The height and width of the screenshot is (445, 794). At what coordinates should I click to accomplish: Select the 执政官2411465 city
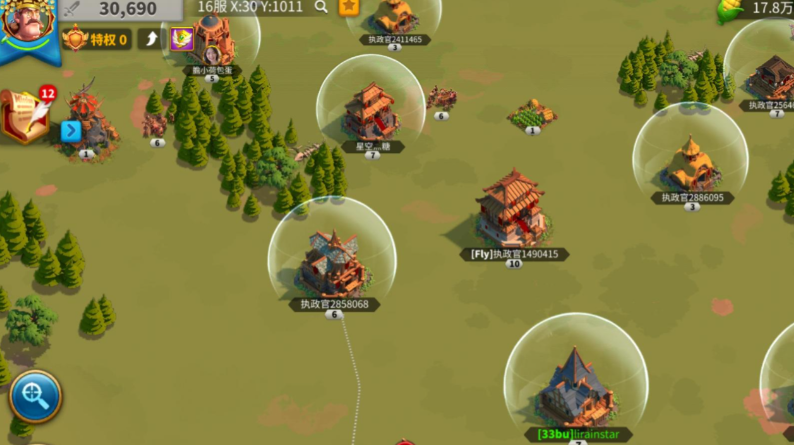coord(395,16)
